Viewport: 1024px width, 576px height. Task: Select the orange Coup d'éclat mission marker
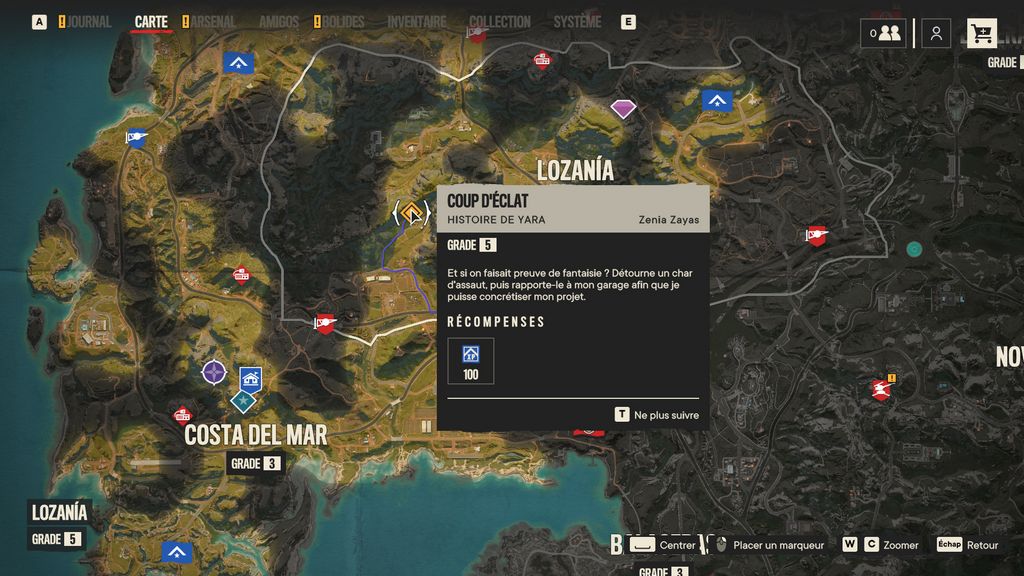(x=411, y=212)
